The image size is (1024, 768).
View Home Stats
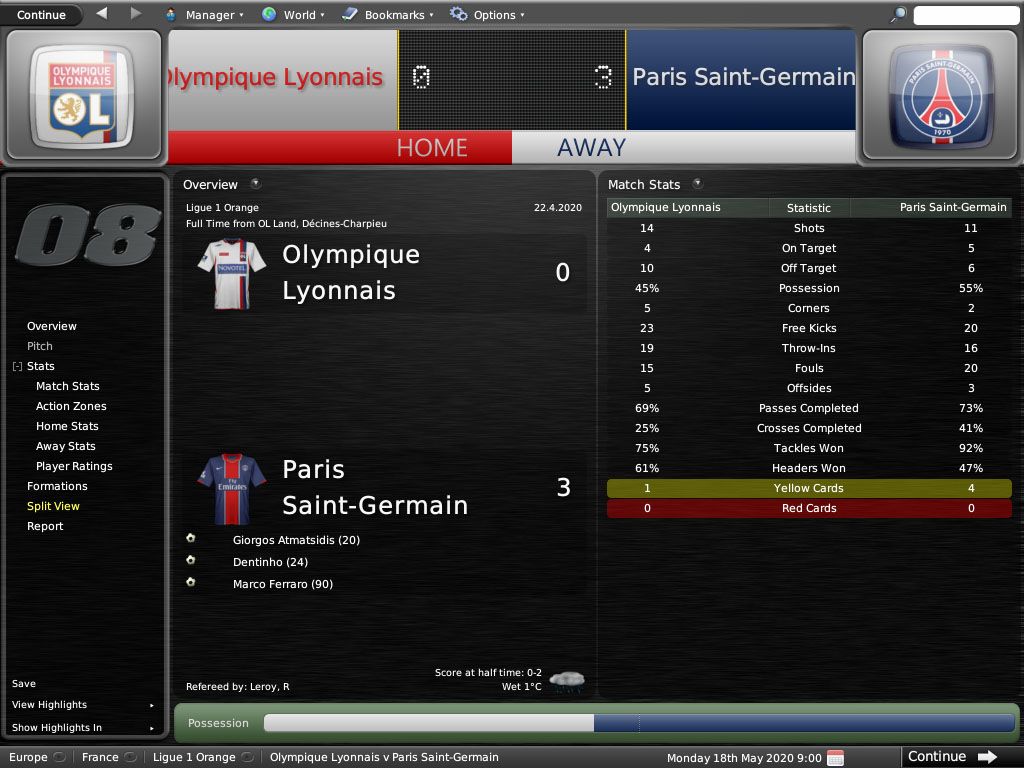click(67, 426)
